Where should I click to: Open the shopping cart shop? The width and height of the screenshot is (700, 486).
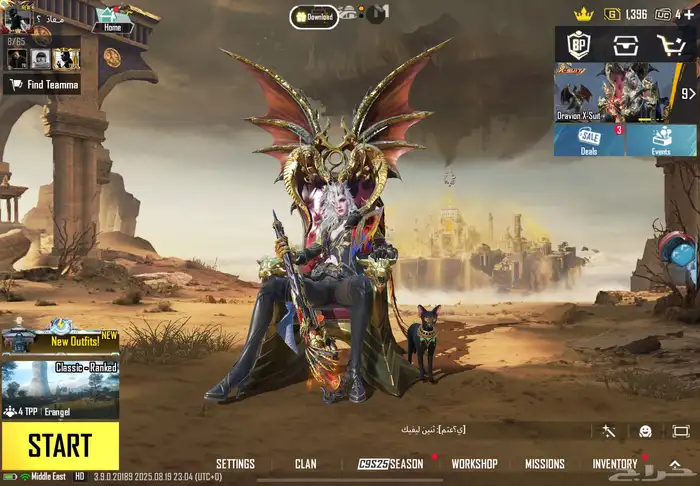671,45
